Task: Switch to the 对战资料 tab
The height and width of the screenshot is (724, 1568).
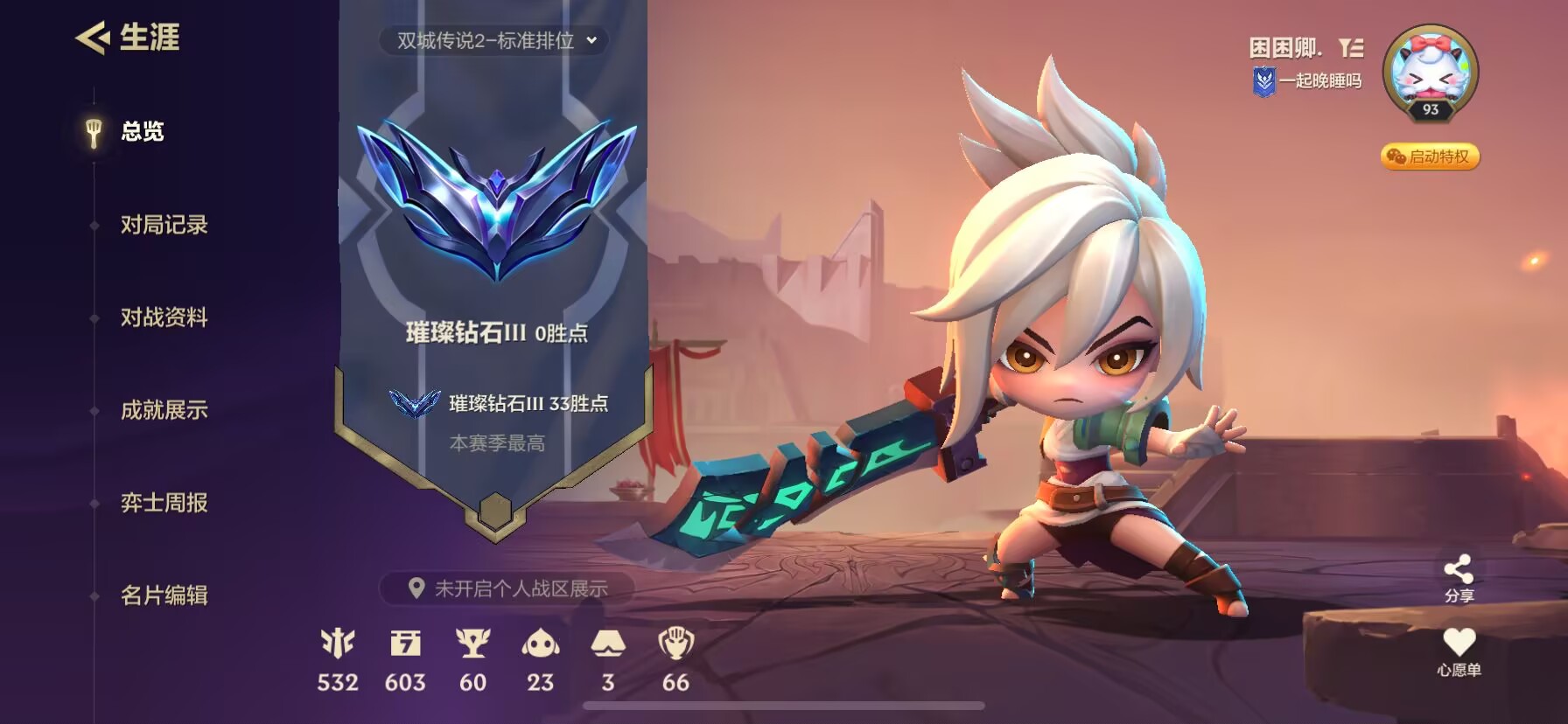Action: [x=164, y=317]
